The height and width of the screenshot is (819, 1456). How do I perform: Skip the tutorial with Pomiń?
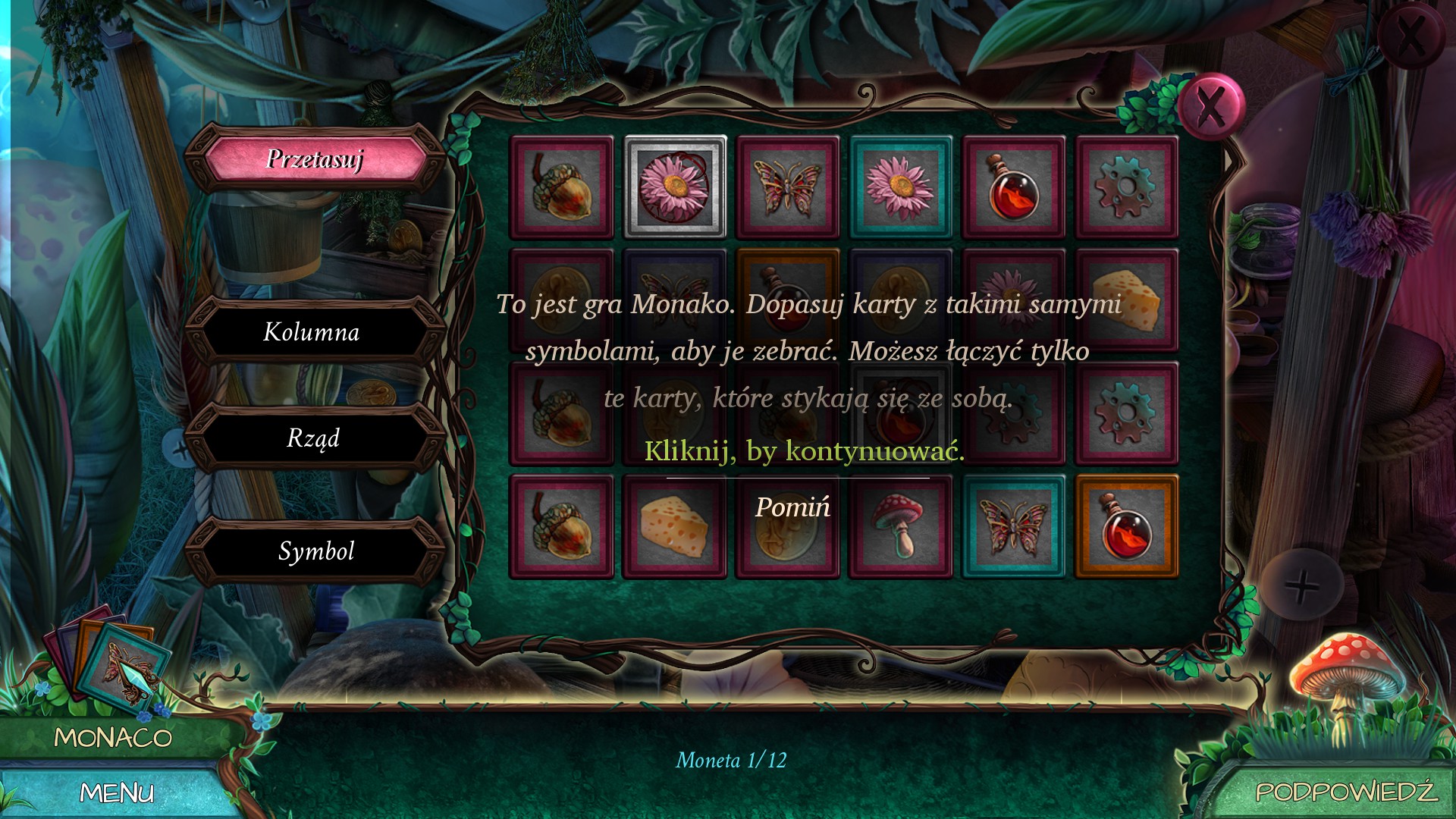coord(792,507)
